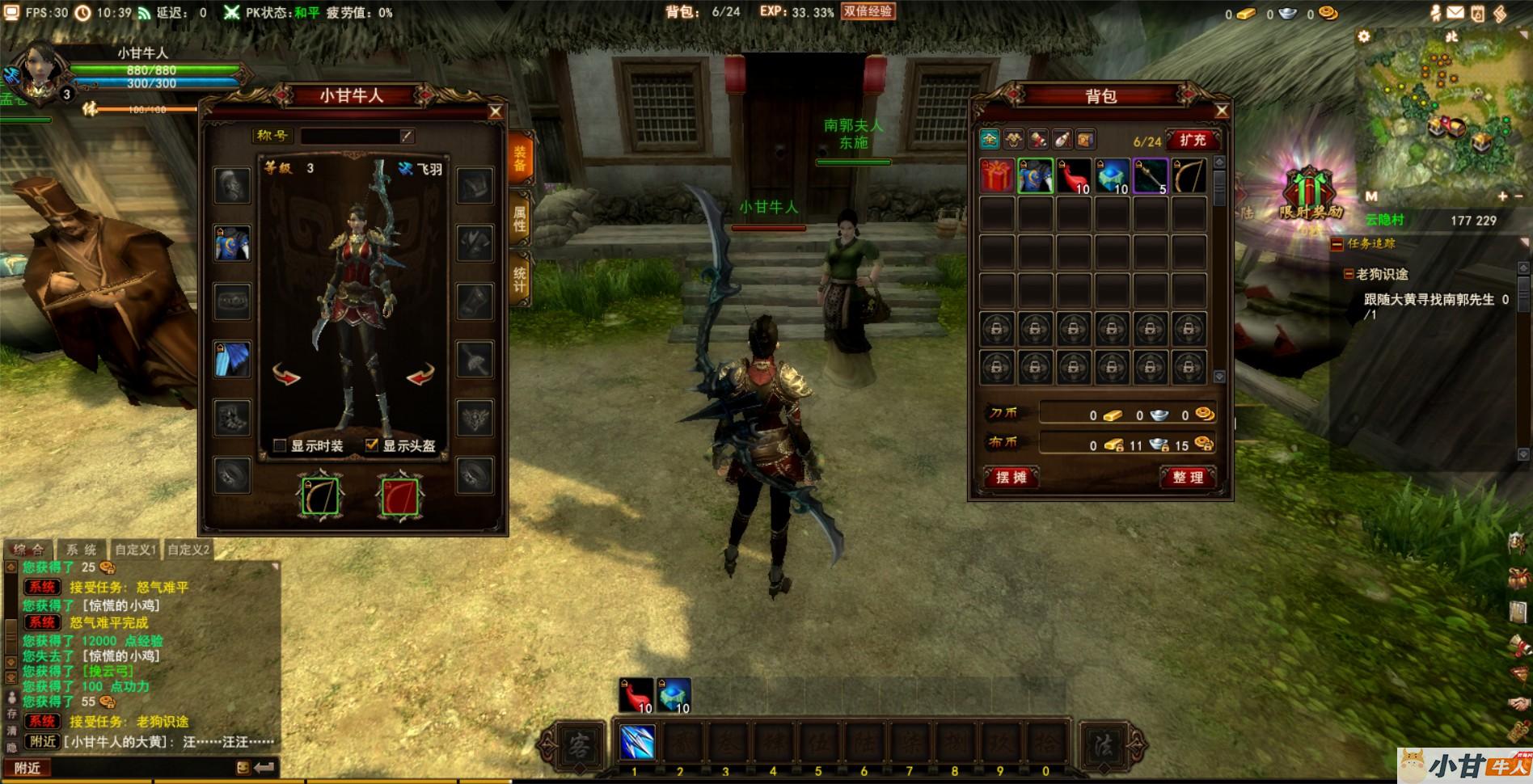Select the red gift box item
This screenshot has height=784, width=1533.
(x=996, y=176)
